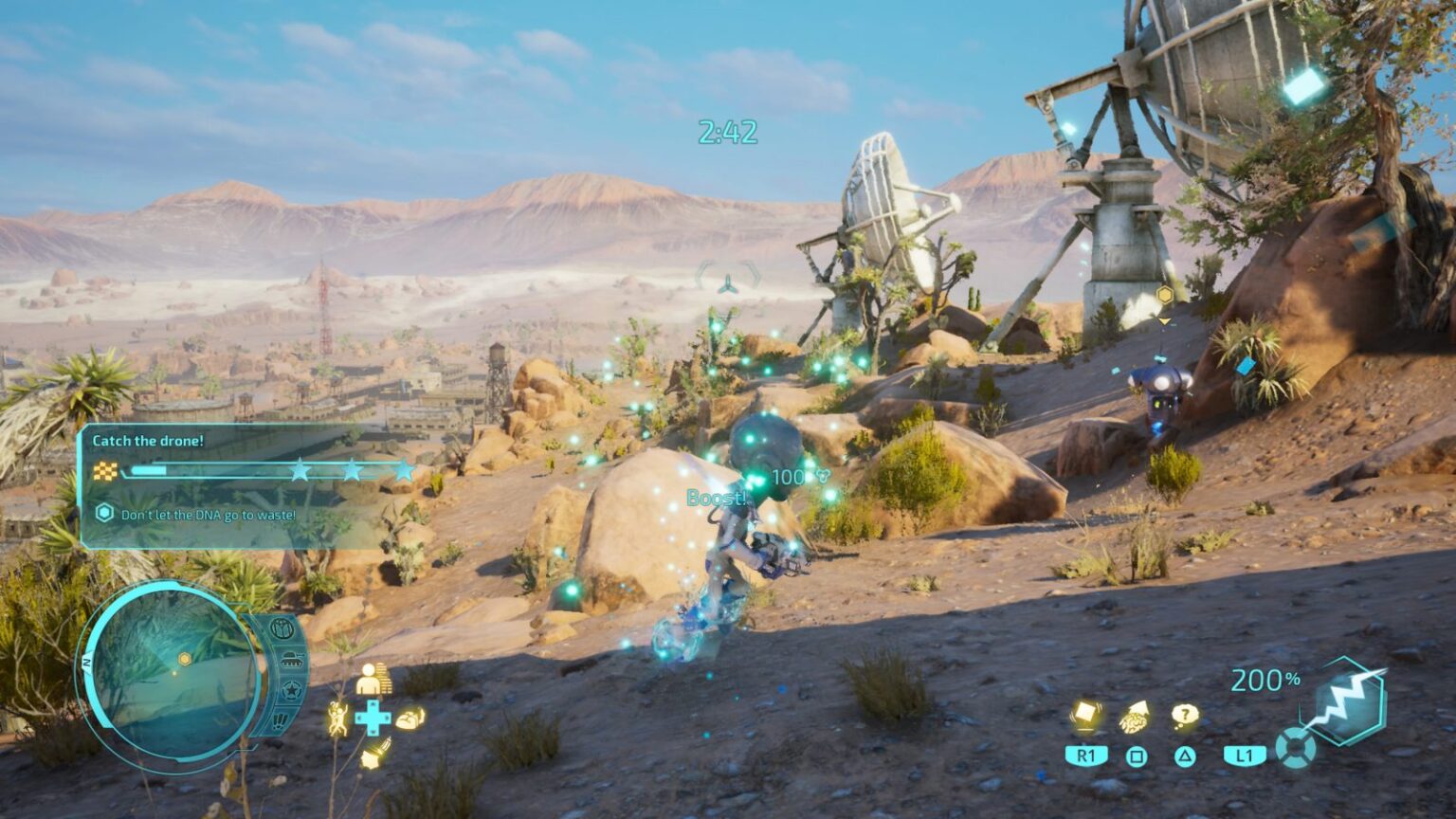The image size is (1456, 819).
Task: Enable the hand ability icon right of d-pad
Action: 411,718
